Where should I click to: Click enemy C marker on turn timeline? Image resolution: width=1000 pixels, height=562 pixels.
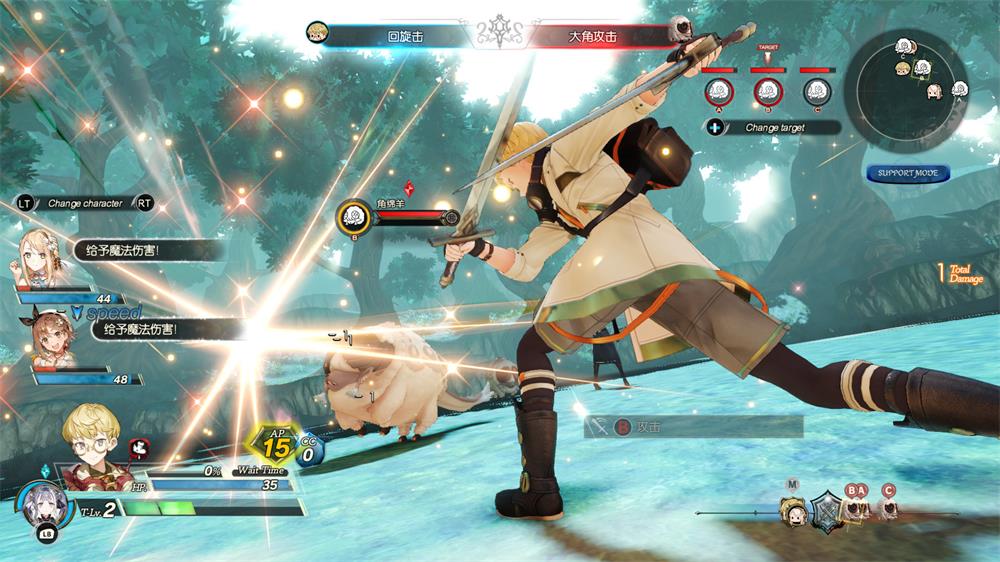click(888, 509)
